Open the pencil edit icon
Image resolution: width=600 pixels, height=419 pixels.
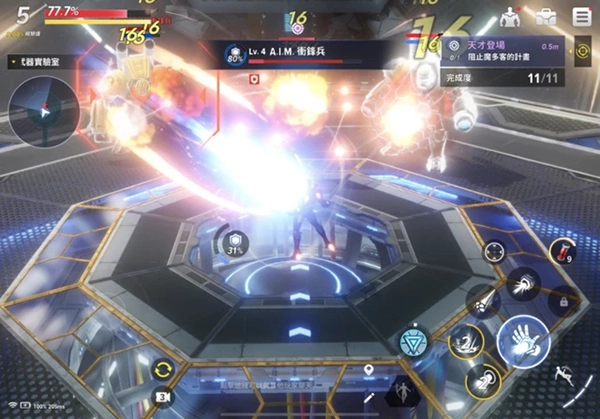(369, 397)
